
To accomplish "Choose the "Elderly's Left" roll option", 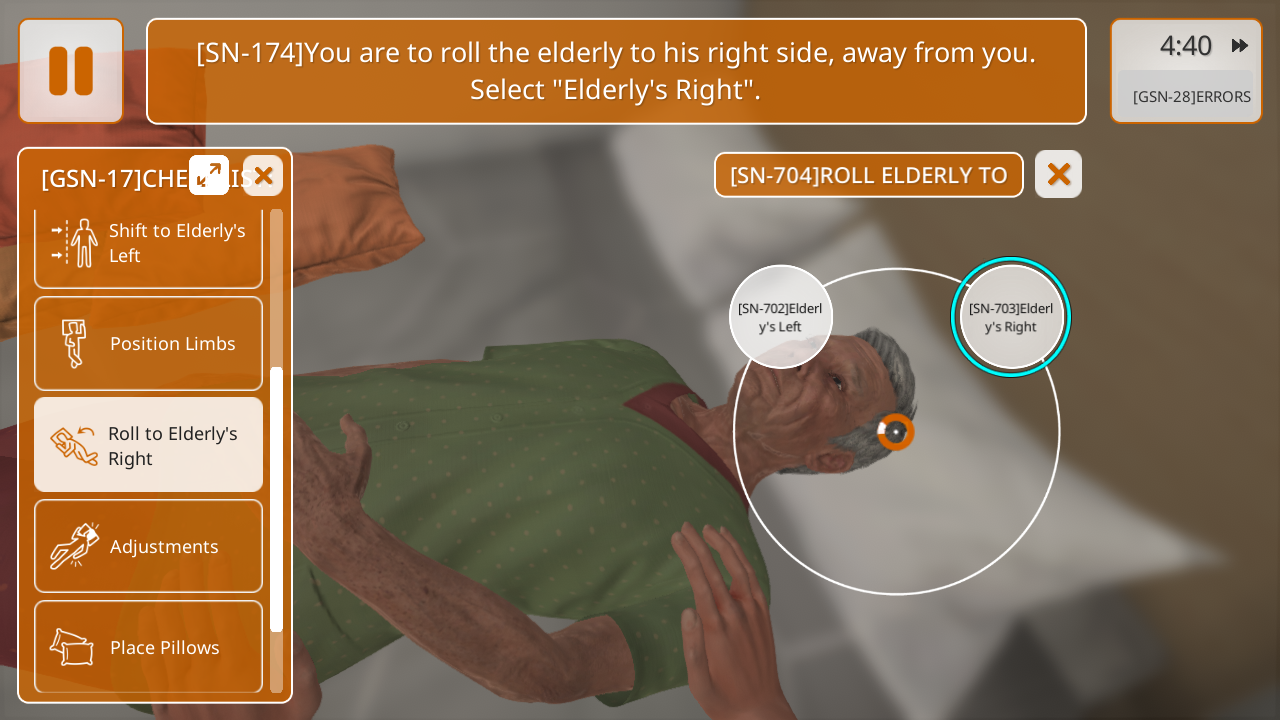I will click(780, 317).
